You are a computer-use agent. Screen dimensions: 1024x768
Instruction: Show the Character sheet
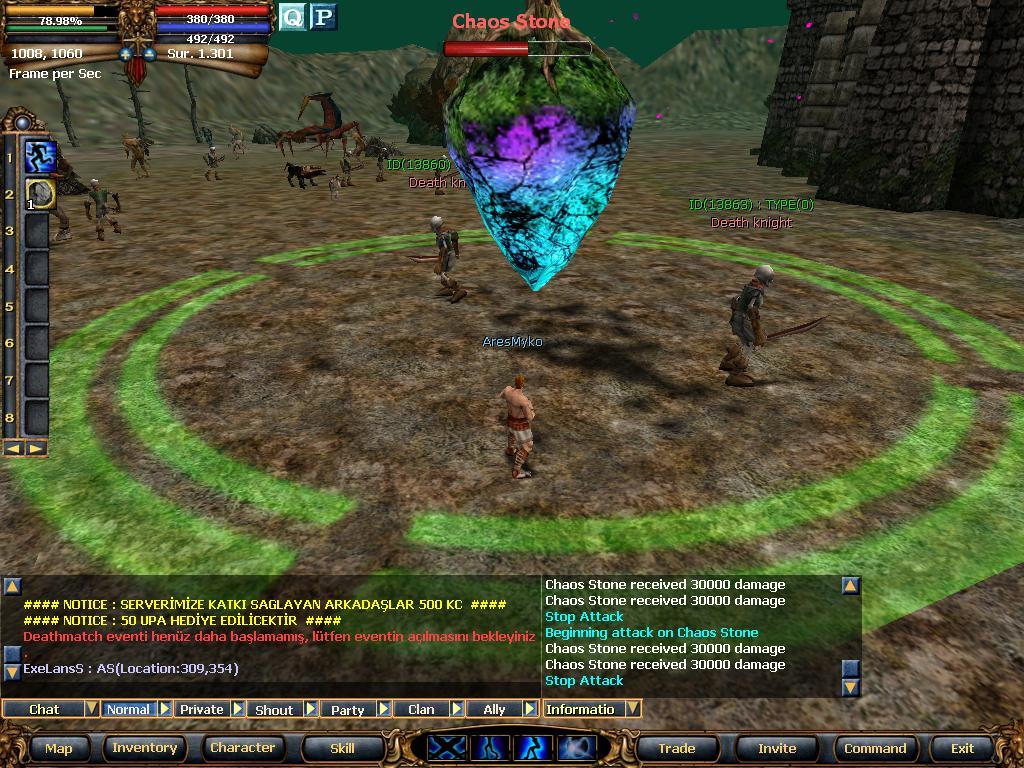(x=242, y=748)
